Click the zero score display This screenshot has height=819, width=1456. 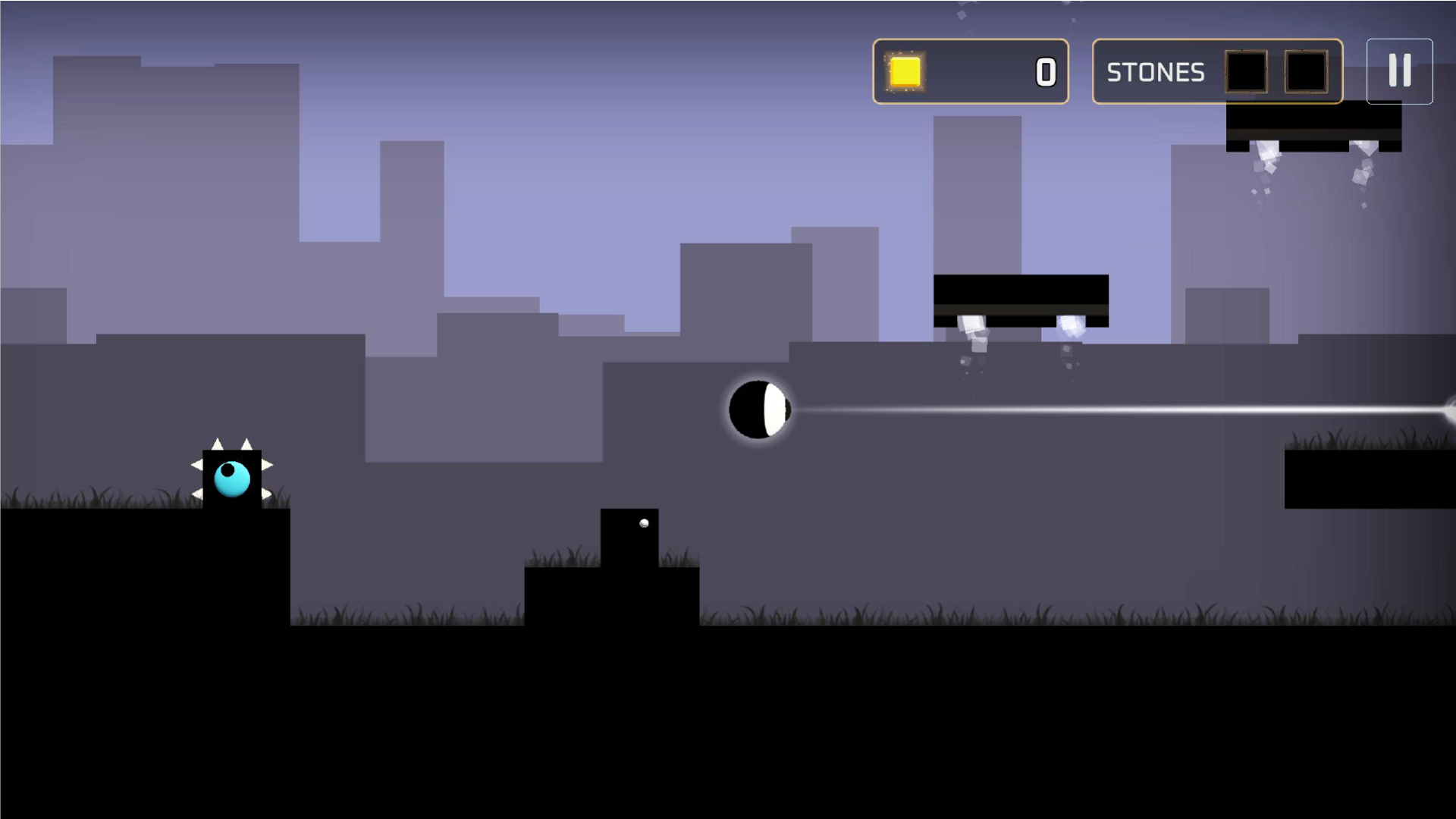pos(1045,72)
